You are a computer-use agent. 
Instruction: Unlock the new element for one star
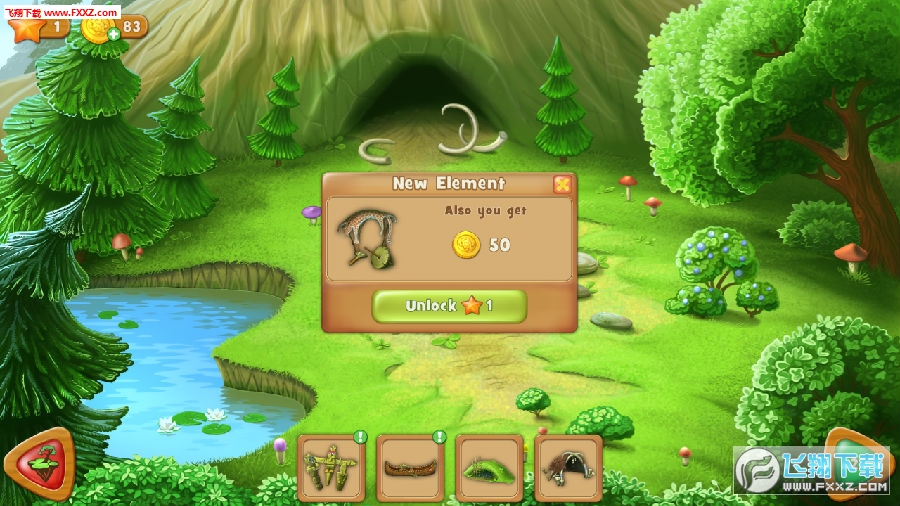pos(449,306)
